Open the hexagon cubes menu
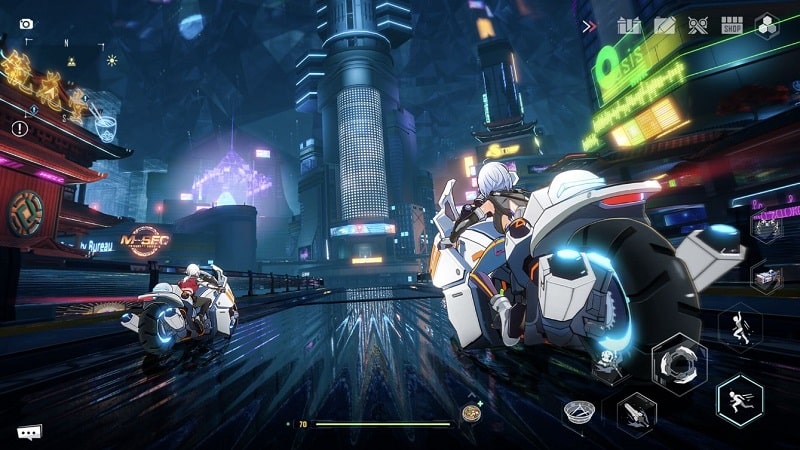The width and height of the screenshot is (800, 450). pos(767,26)
